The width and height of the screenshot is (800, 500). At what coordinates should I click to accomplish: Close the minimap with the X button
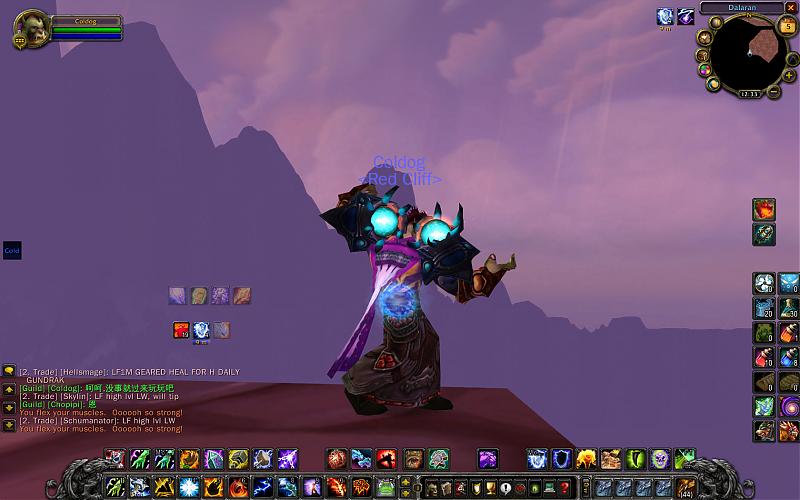pyautogui.click(x=791, y=8)
